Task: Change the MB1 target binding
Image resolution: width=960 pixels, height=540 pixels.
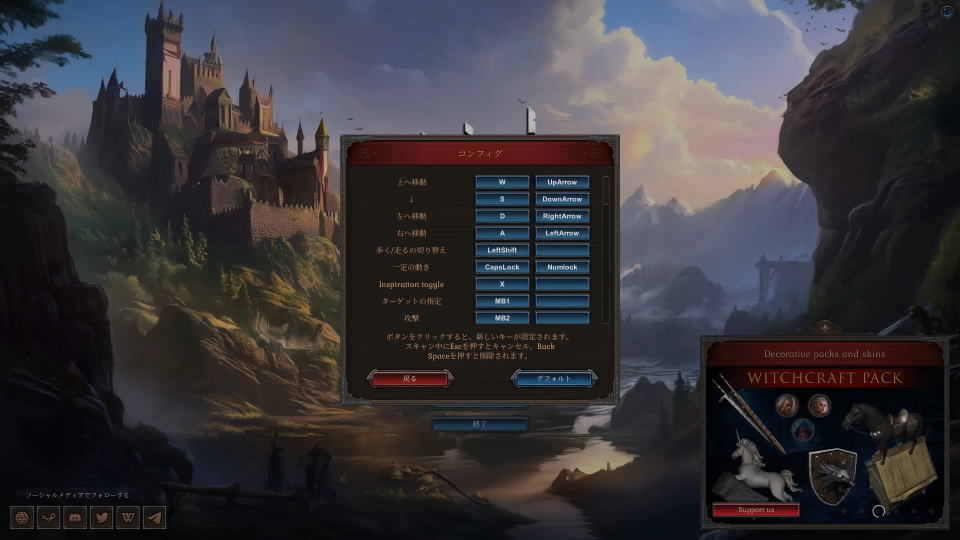Action: click(x=502, y=301)
